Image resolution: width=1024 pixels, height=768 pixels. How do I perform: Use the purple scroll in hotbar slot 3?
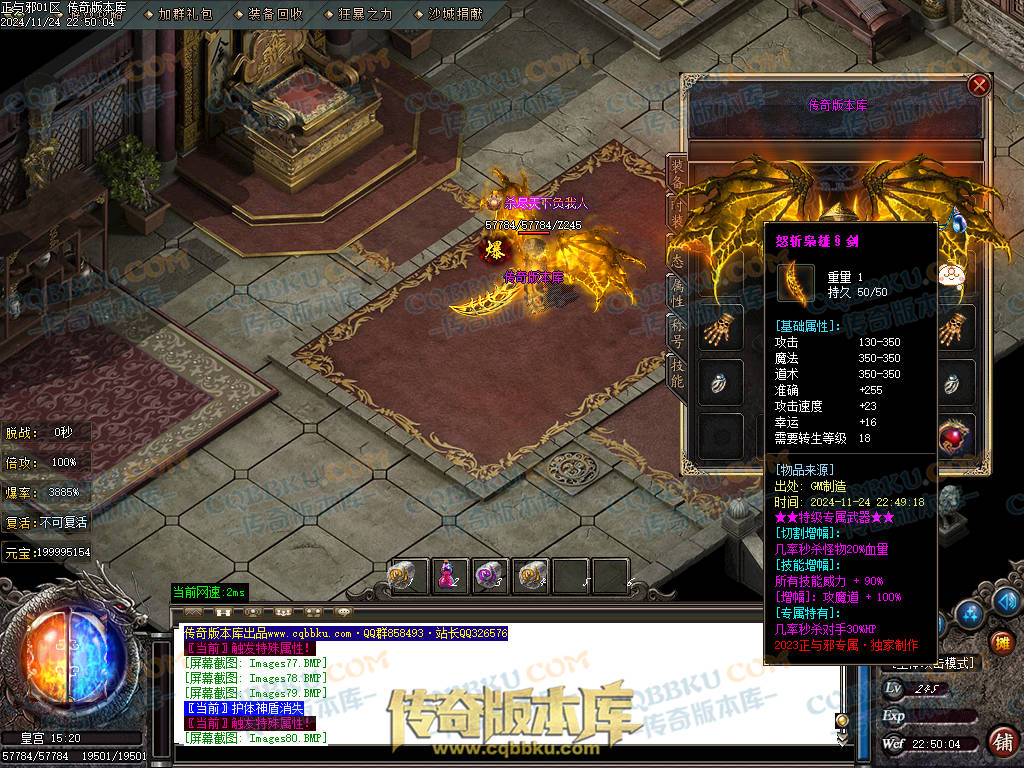[487, 576]
